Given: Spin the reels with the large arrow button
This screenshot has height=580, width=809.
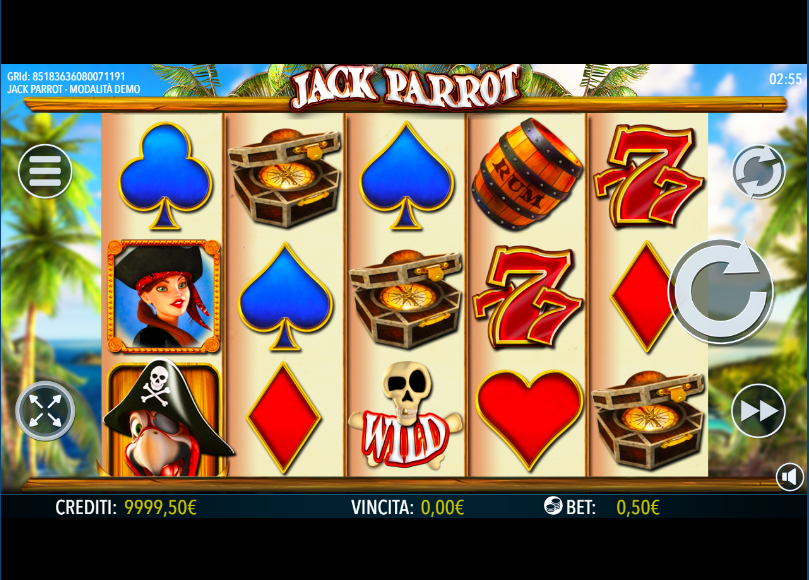Looking at the screenshot, I should click(x=721, y=291).
